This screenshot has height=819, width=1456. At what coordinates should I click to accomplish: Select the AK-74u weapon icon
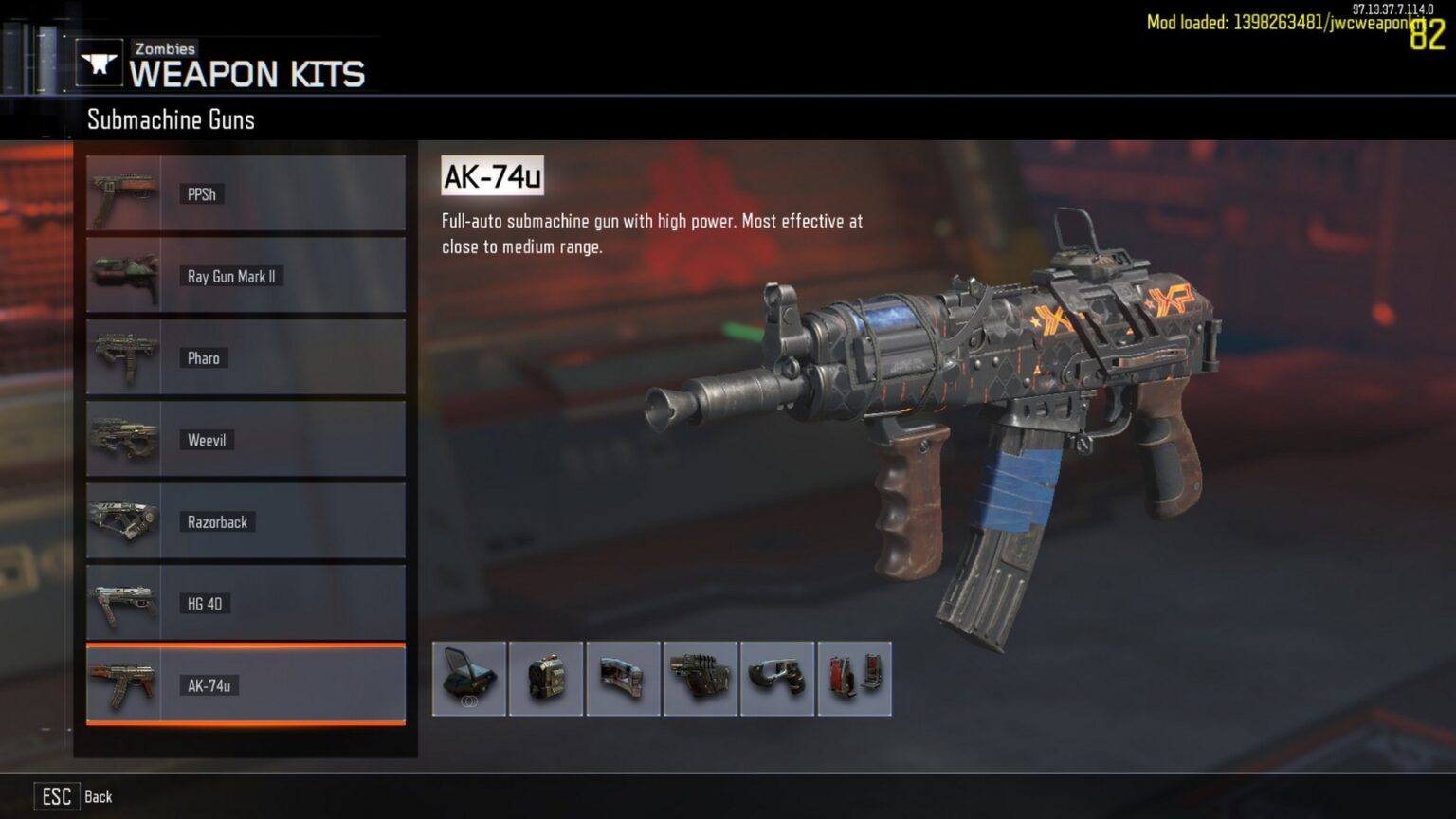(123, 684)
